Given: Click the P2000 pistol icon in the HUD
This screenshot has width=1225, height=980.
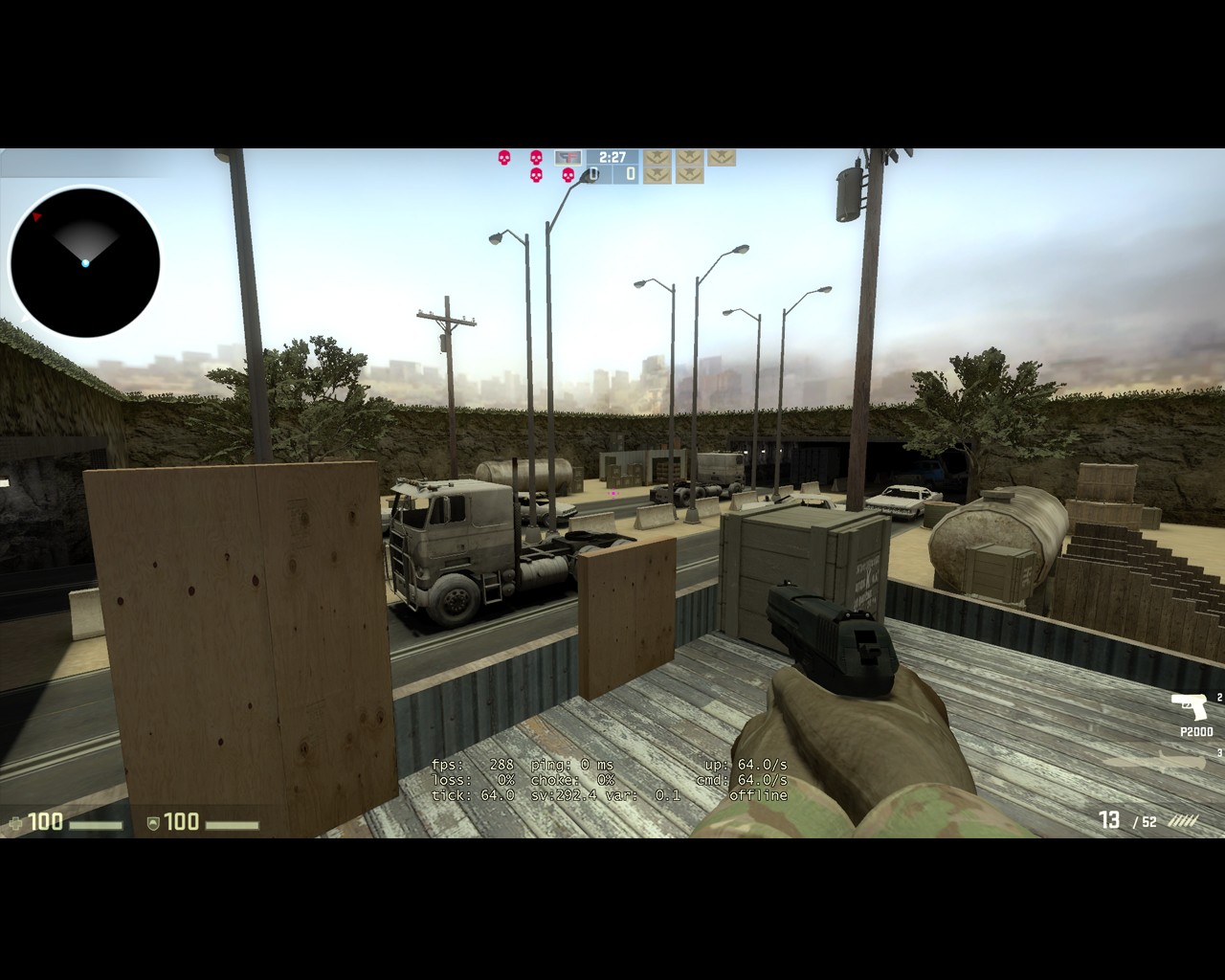Looking at the screenshot, I should pyautogui.click(x=1189, y=707).
